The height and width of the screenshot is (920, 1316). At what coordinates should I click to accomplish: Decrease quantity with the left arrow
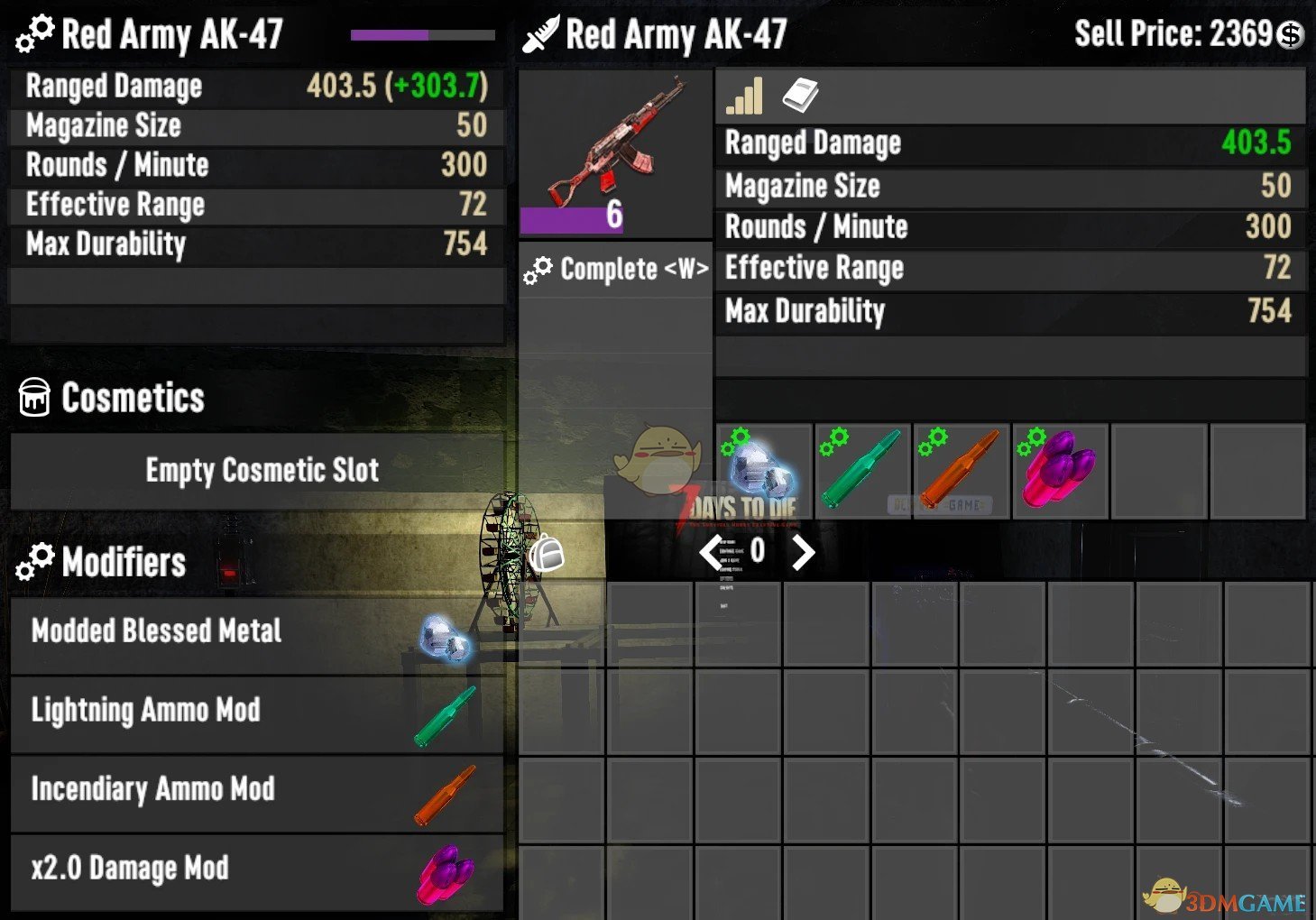tap(710, 552)
